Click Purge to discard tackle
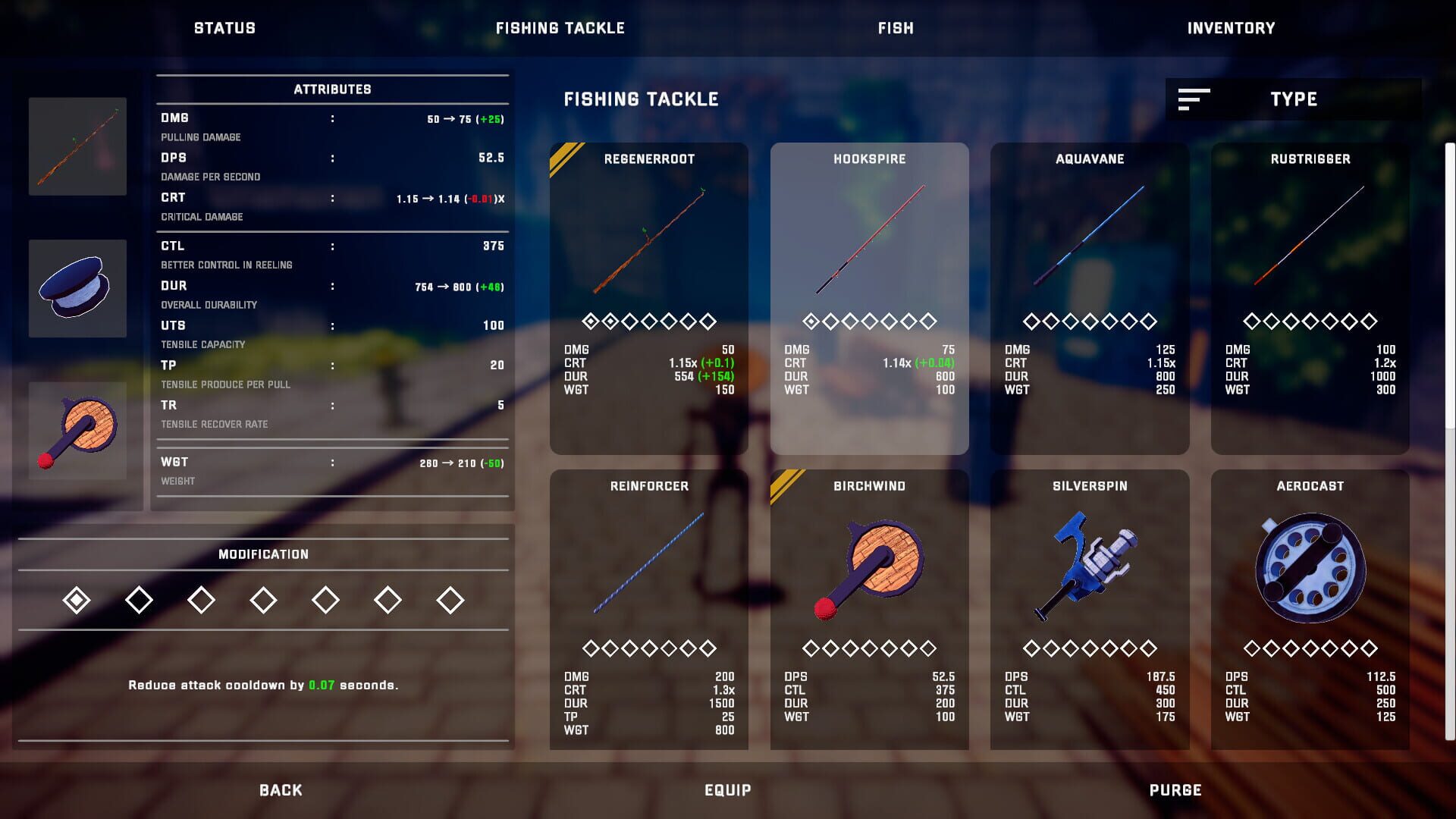The width and height of the screenshot is (1456, 819). click(x=1175, y=789)
